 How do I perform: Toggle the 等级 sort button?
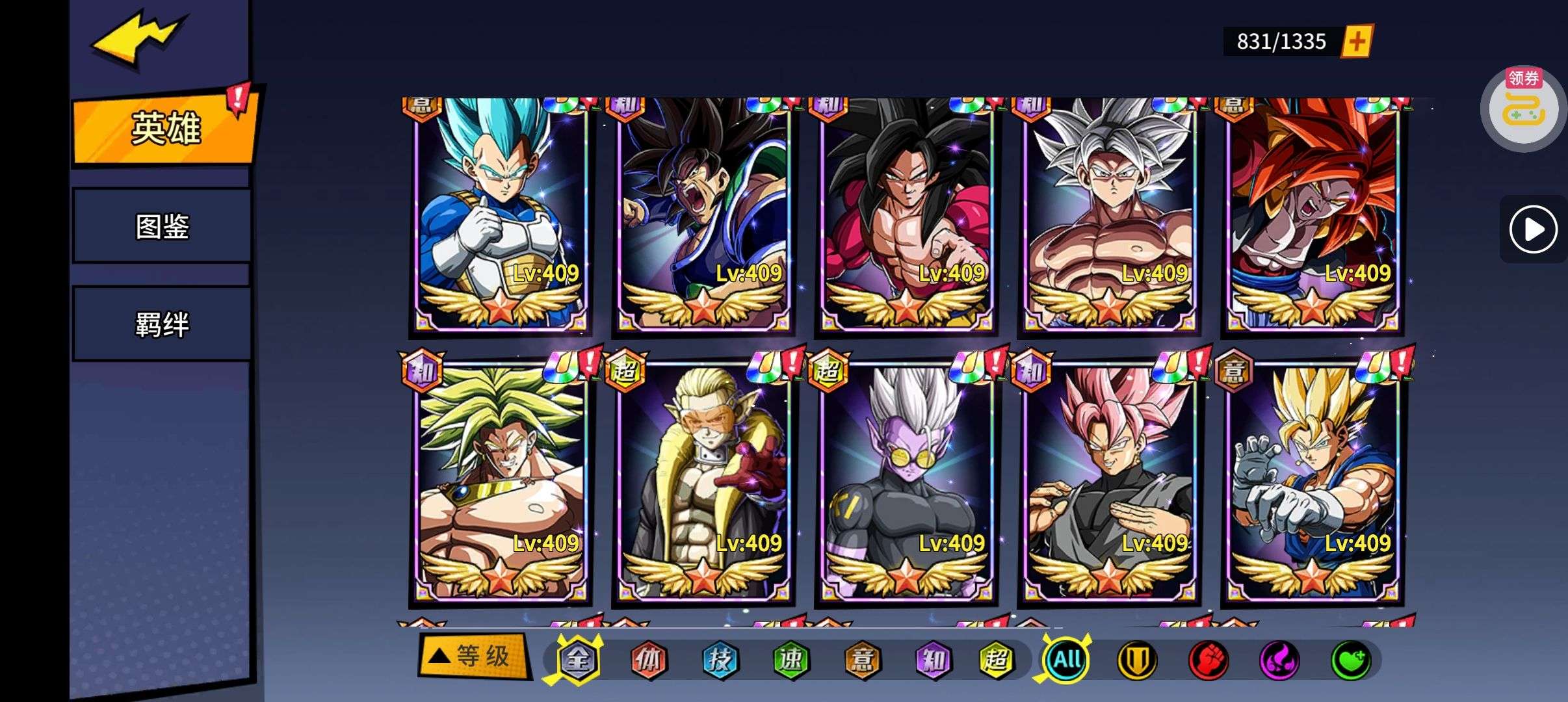[475, 656]
